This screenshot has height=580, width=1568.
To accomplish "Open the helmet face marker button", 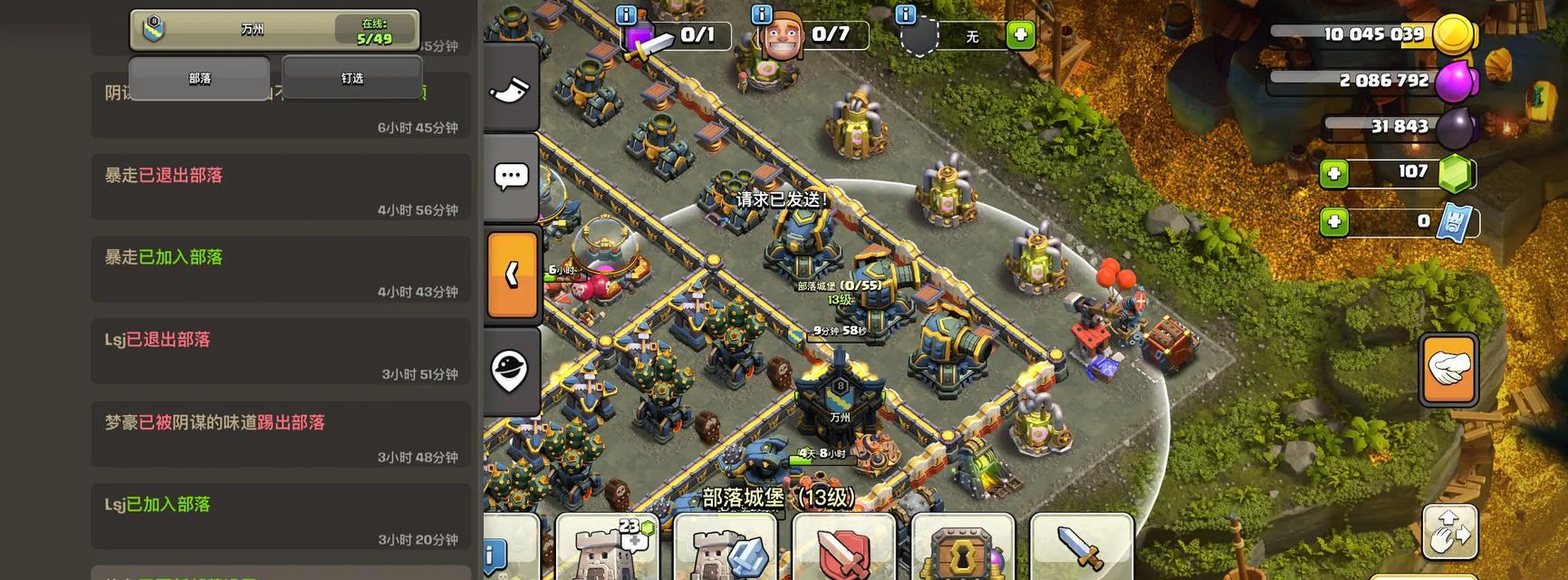I will pyautogui.click(x=511, y=370).
